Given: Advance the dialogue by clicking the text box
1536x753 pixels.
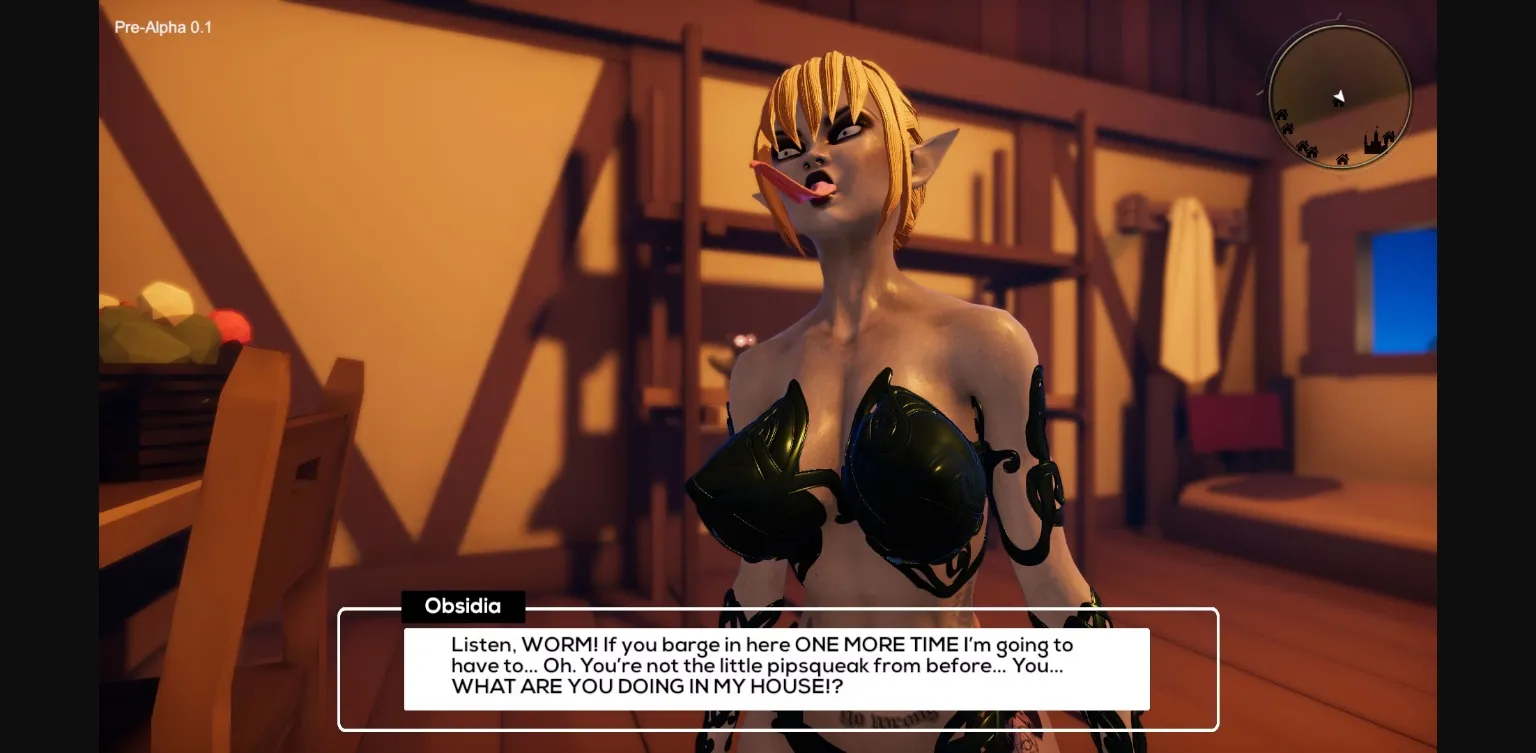Looking at the screenshot, I should coord(775,666).
